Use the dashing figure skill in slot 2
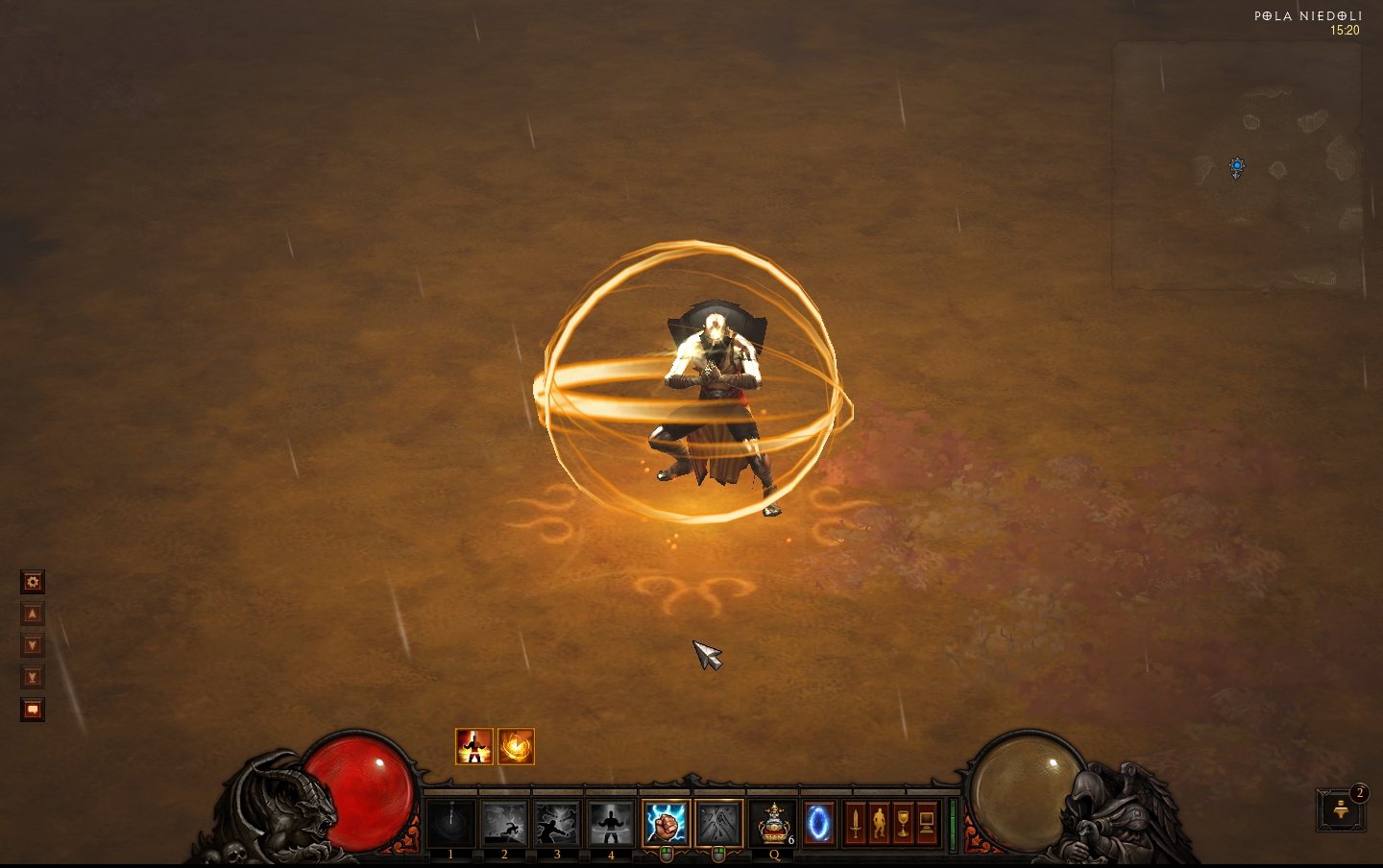The width and height of the screenshot is (1383, 868). click(x=504, y=824)
